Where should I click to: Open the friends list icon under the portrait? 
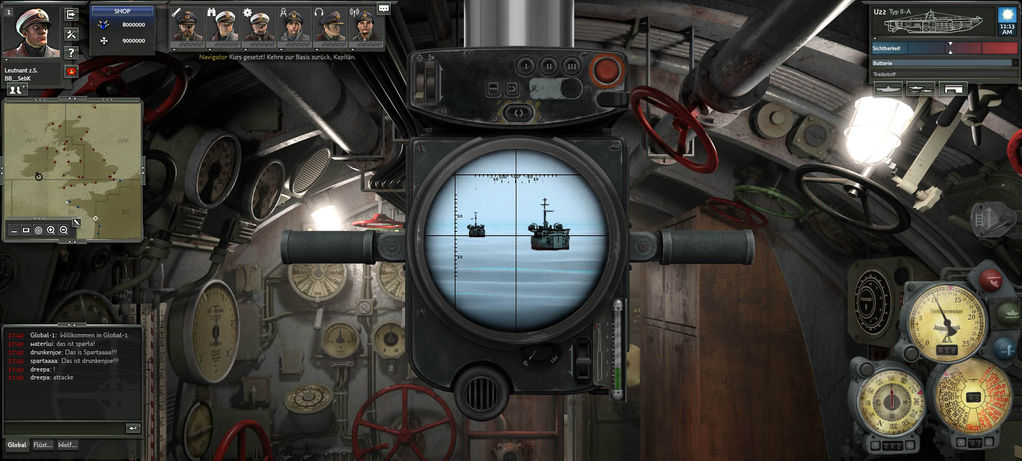16,89
